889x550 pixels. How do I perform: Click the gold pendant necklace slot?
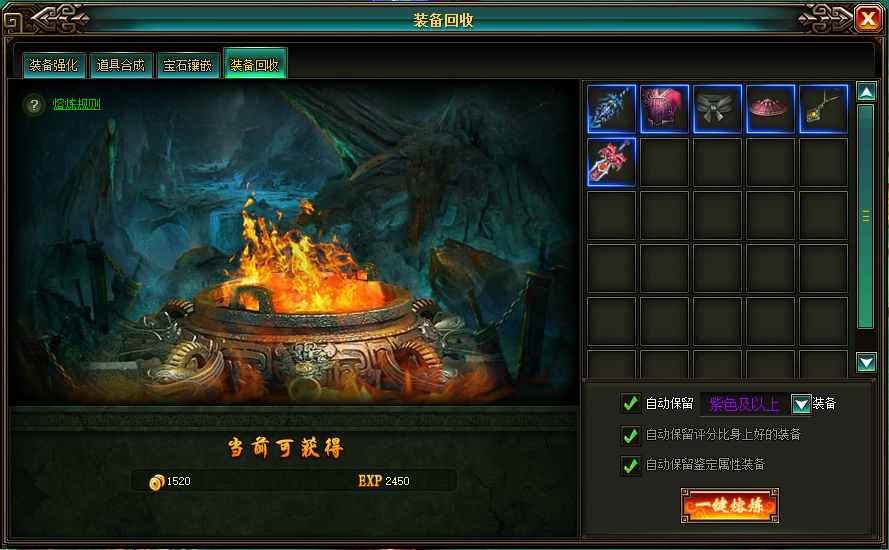[x=823, y=109]
